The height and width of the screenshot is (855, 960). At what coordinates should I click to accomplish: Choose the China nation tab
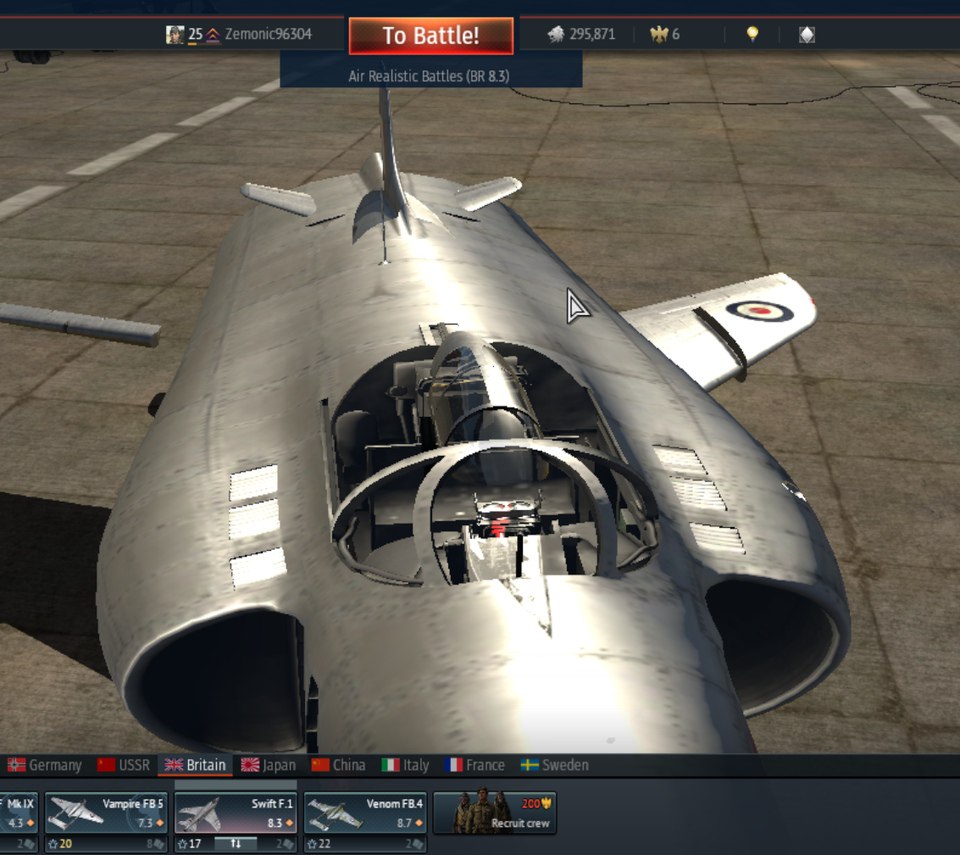coord(338,765)
